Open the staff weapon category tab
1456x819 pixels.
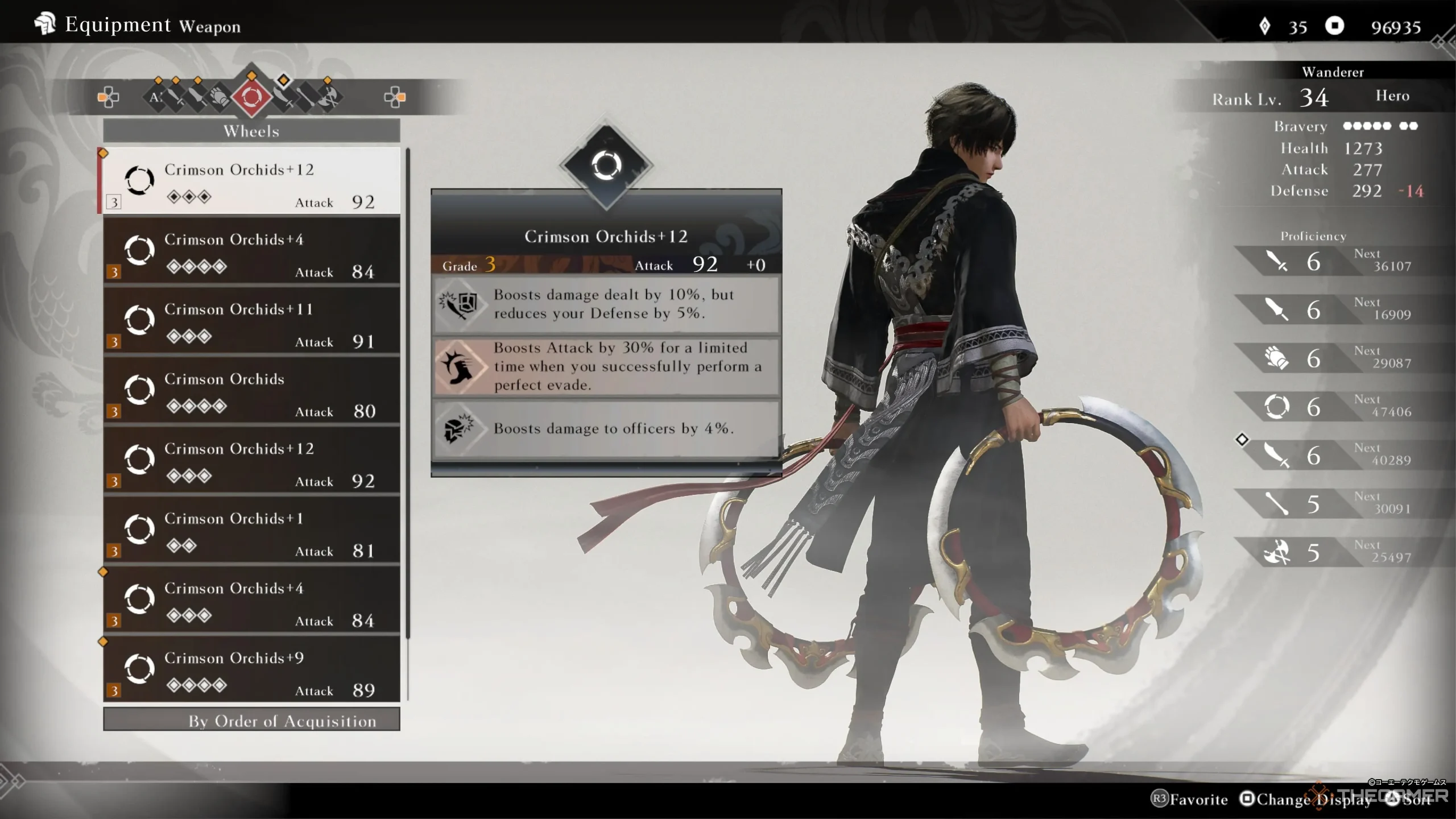[306, 98]
